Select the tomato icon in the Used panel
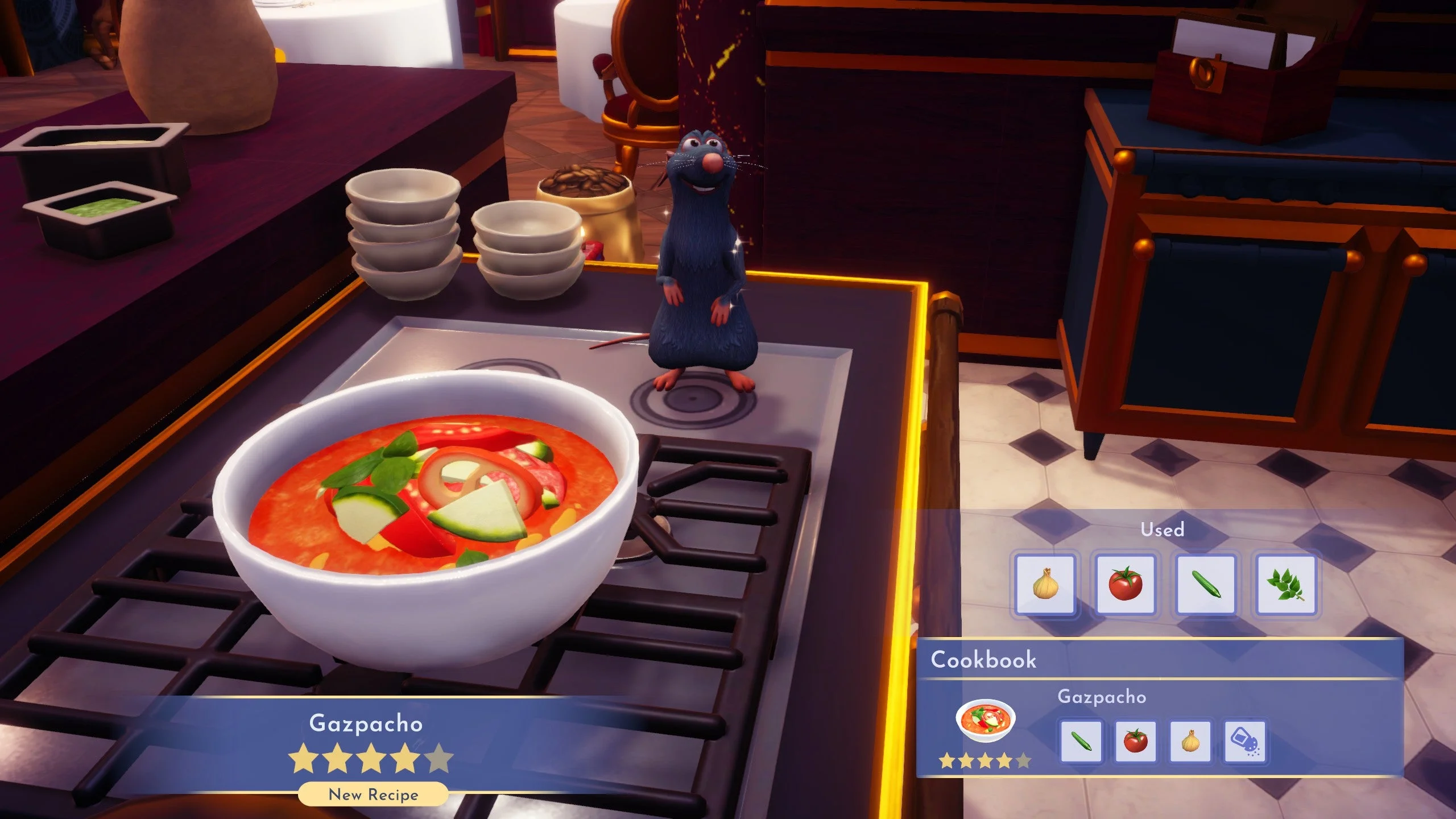Viewport: 1456px width, 819px height. tap(1127, 585)
